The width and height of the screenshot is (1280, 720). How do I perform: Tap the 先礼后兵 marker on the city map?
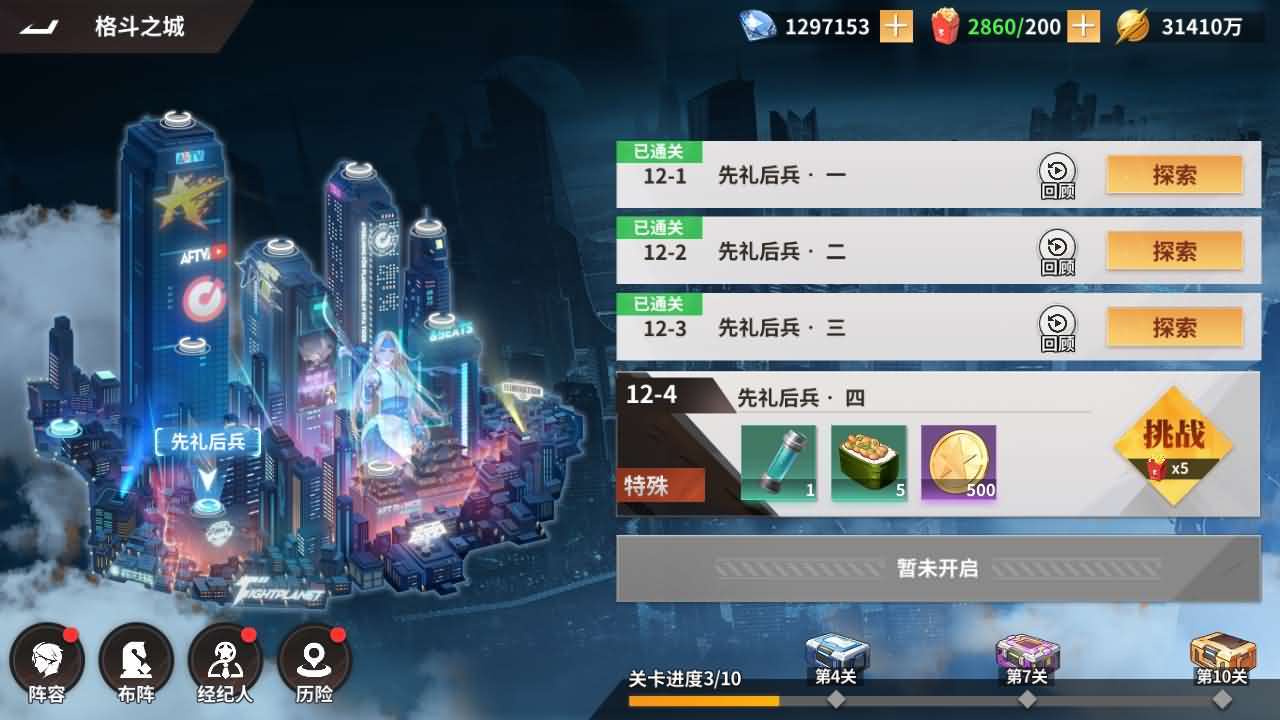point(207,440)
